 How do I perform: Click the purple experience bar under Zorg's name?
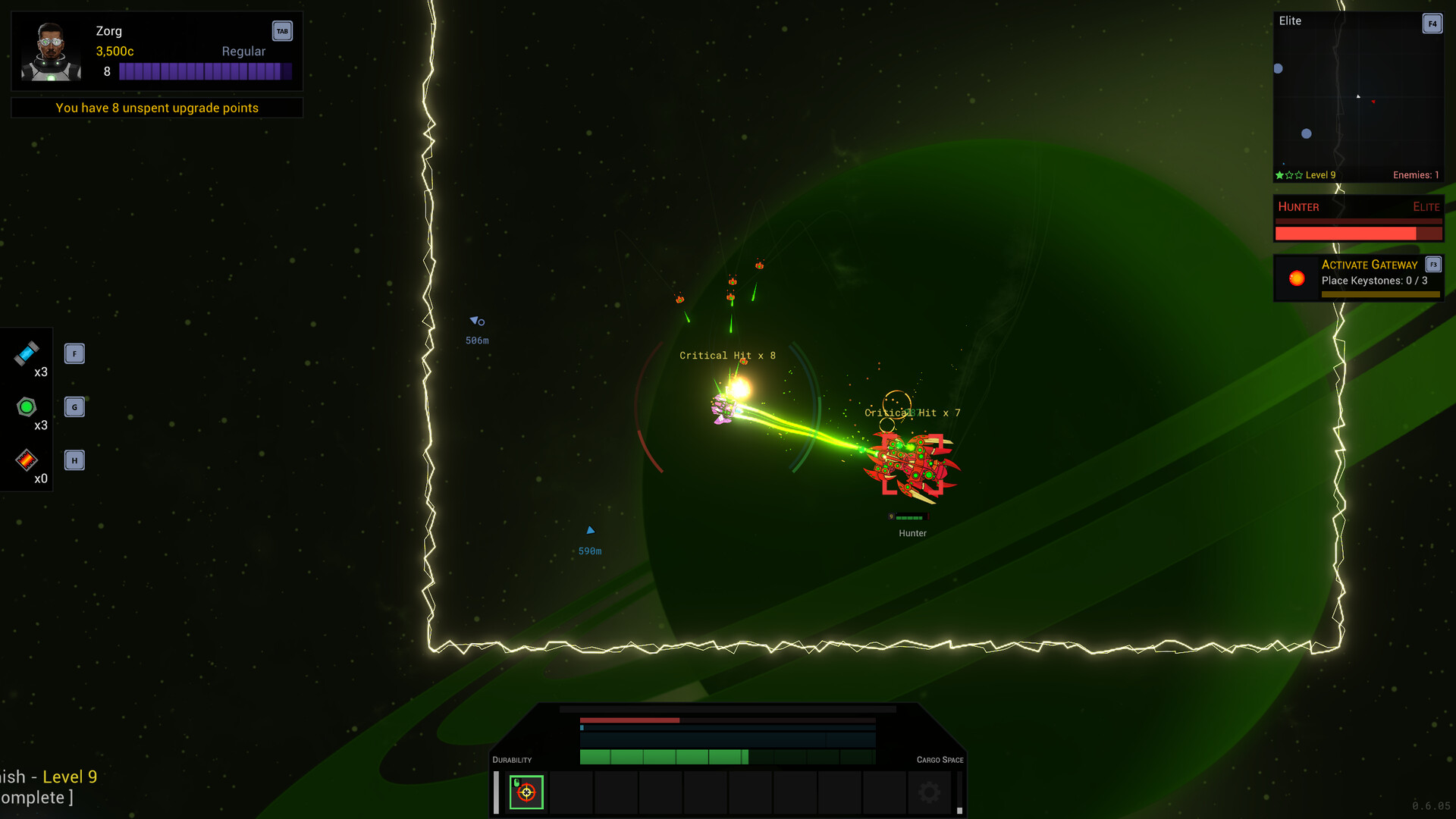coord(206,71)
